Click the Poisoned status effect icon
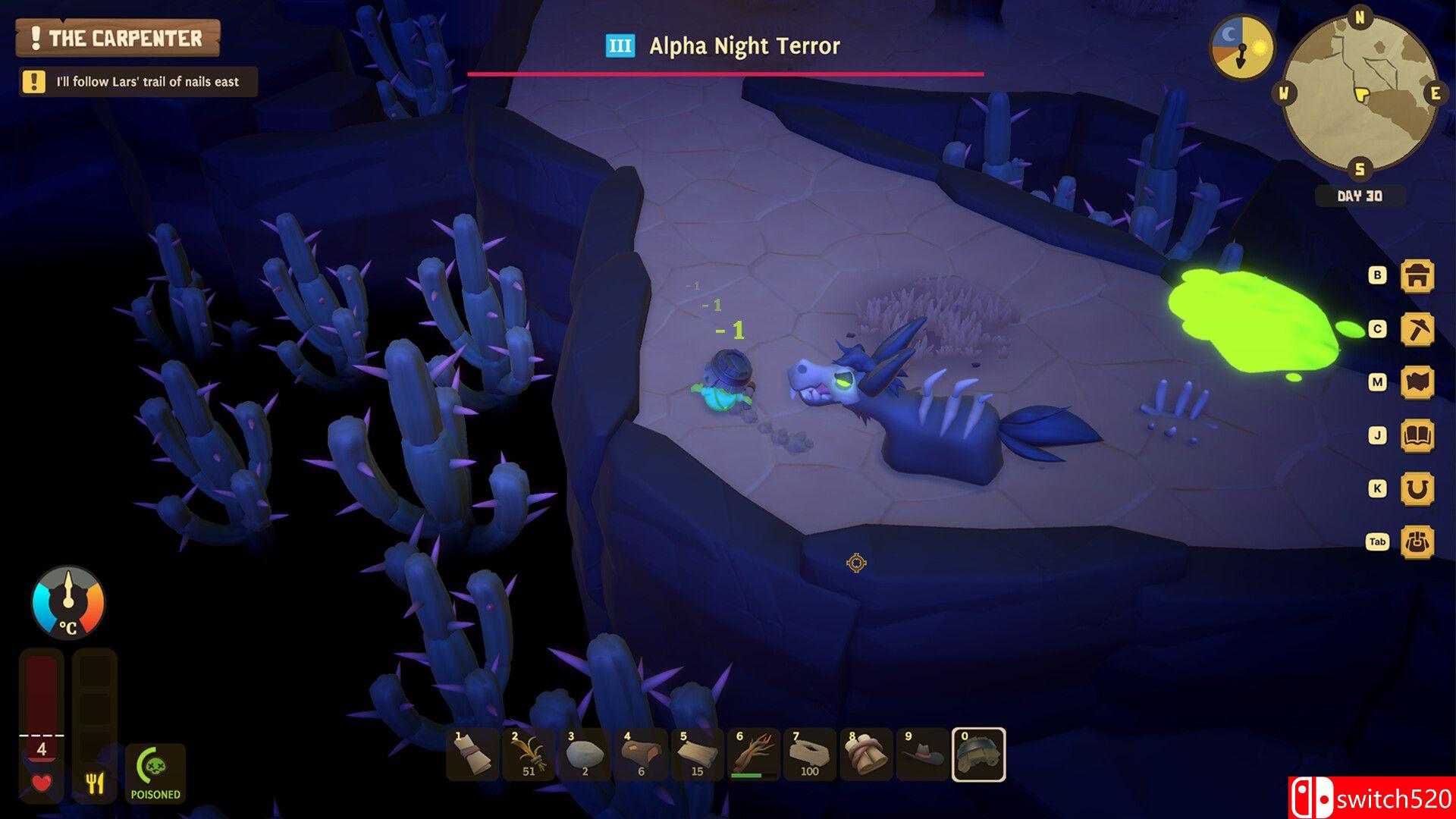 click(155, 773)
